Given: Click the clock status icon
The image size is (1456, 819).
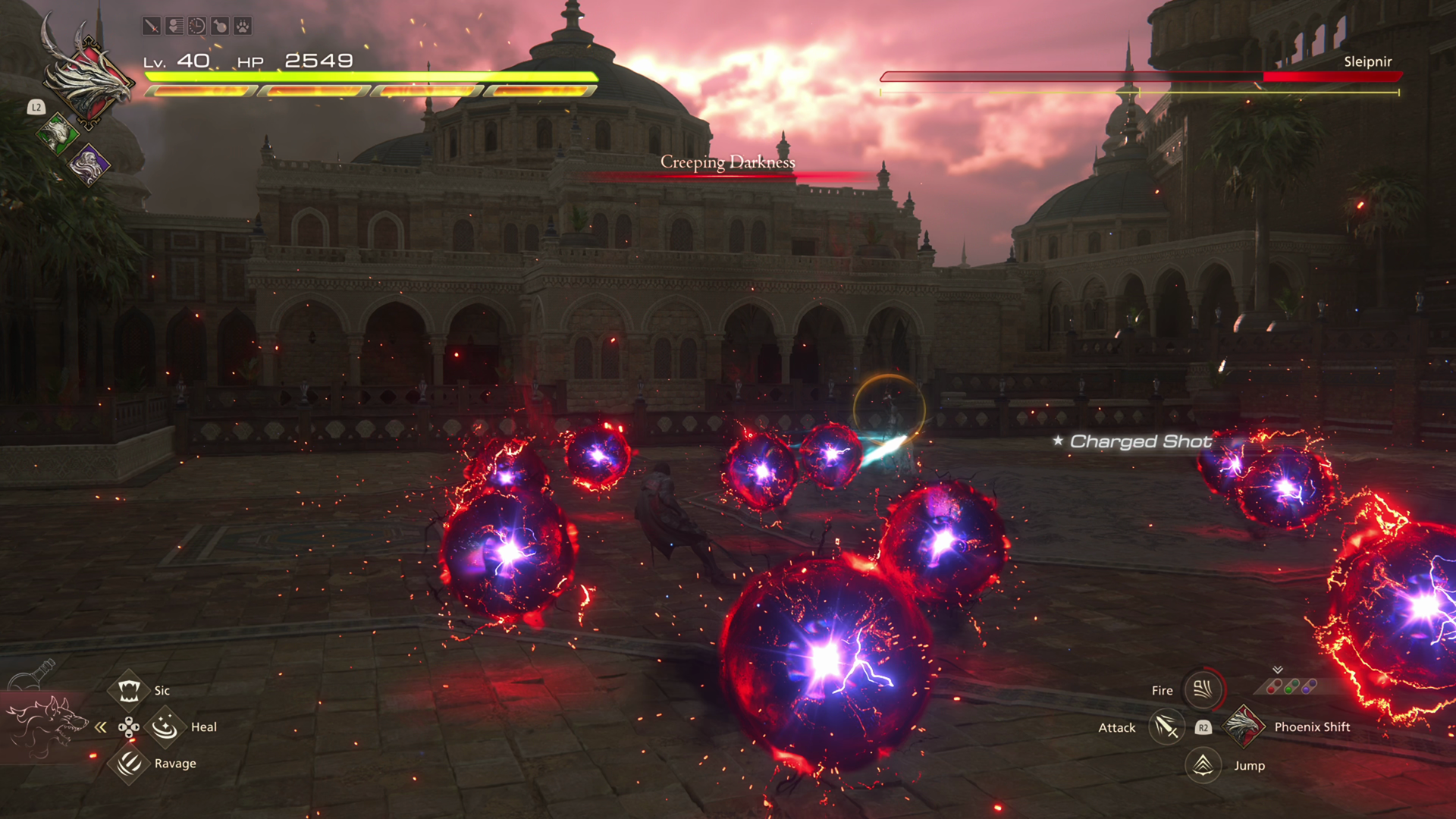Looking at the screenshot, I should click(x=197, y=27).
